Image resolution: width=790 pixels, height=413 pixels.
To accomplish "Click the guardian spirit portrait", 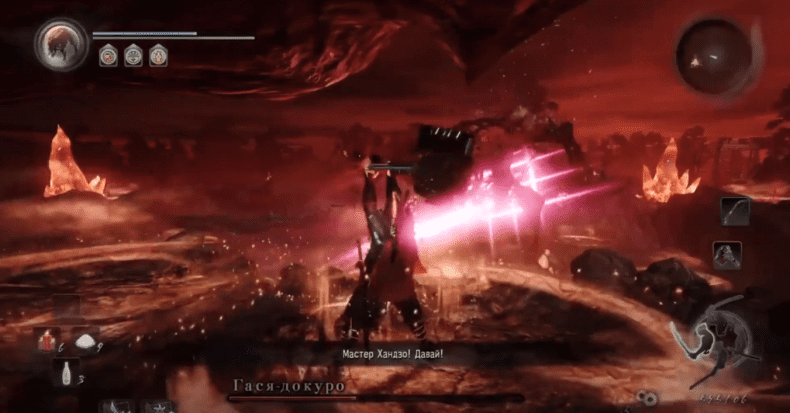I will [60, 43].
